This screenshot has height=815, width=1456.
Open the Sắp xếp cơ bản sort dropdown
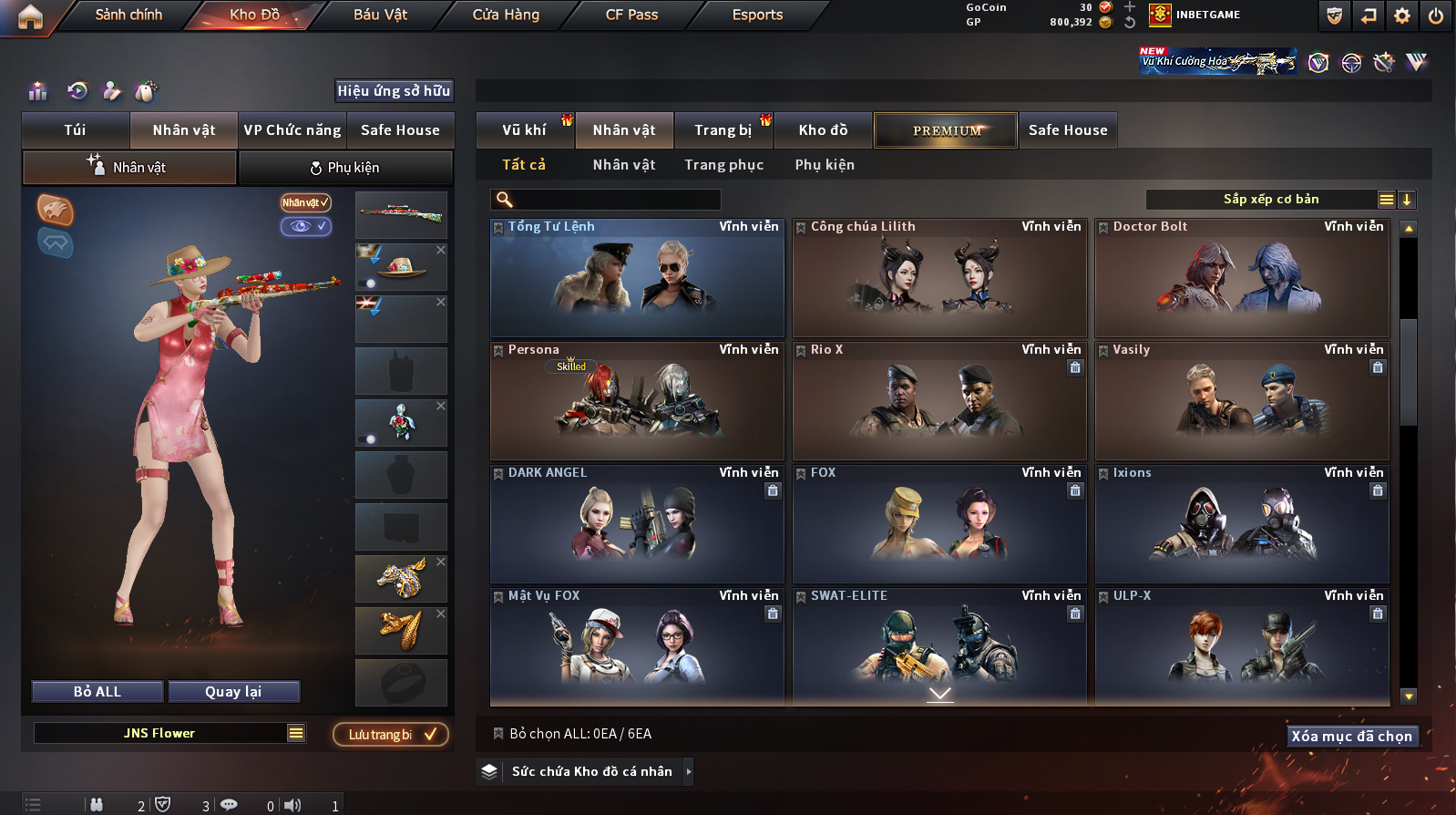[x=1270, y=200]
